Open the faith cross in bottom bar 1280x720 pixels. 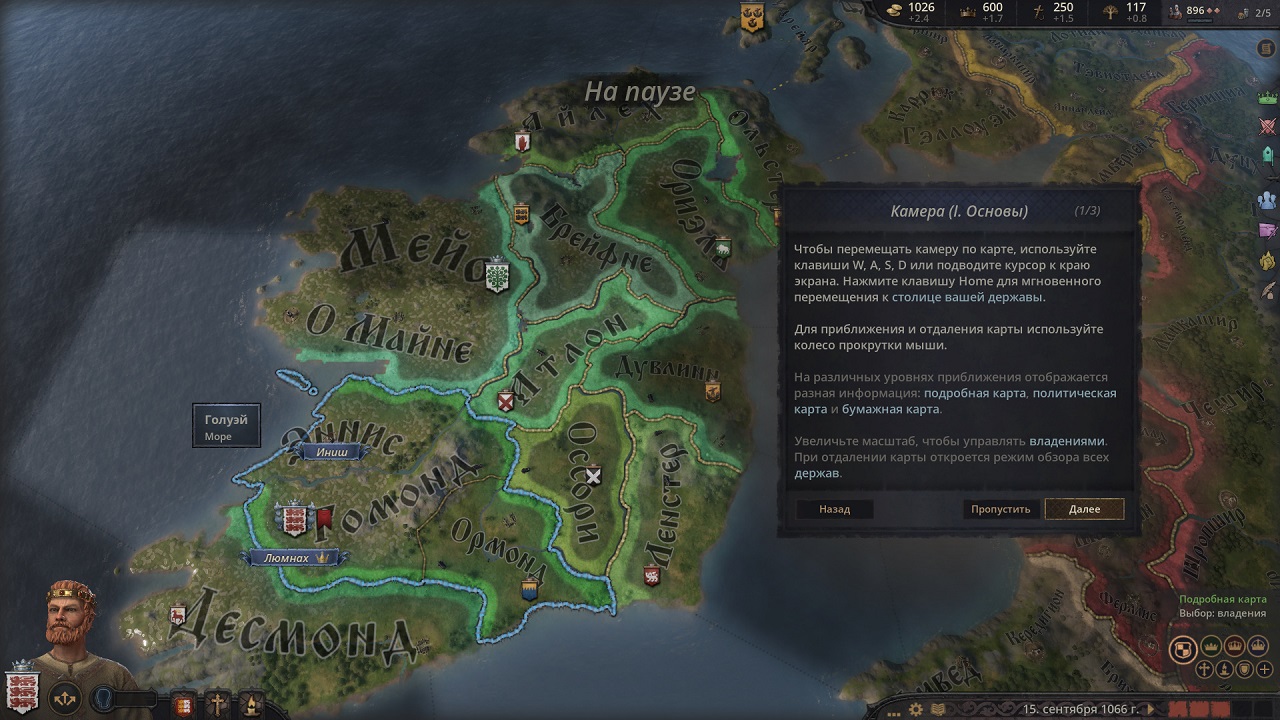coord(217,703)
